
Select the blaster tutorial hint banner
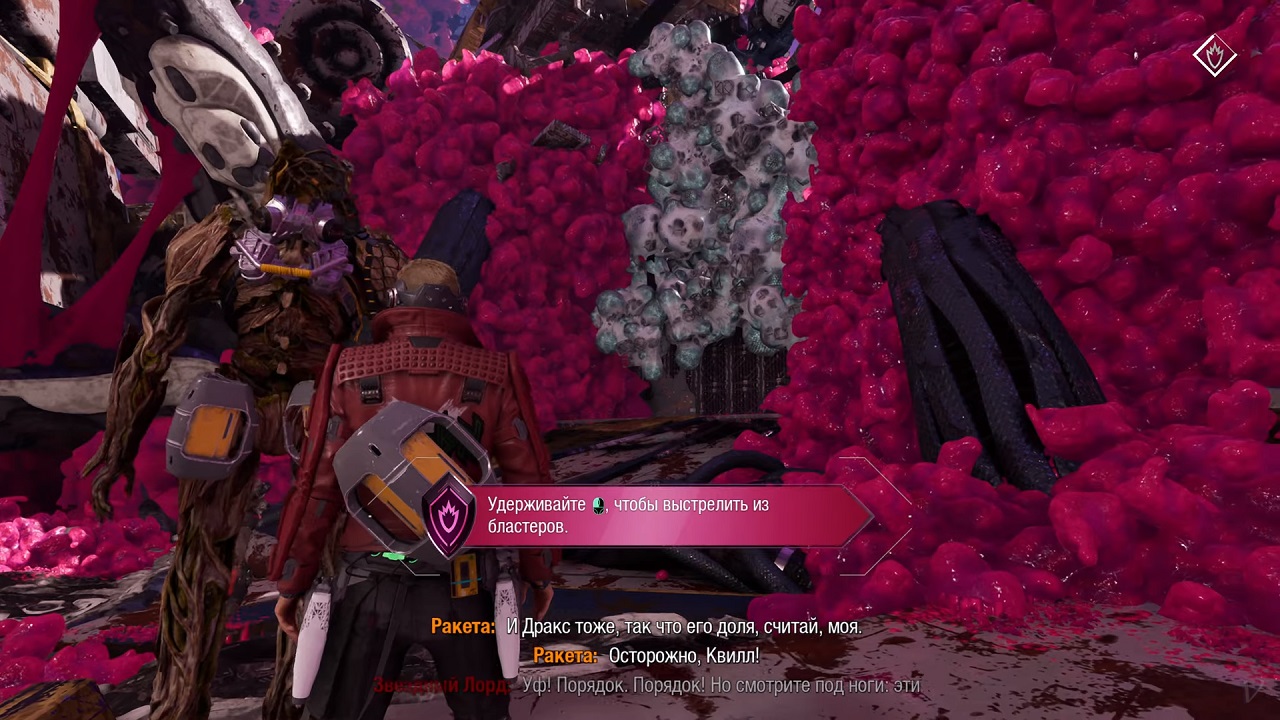660,516
